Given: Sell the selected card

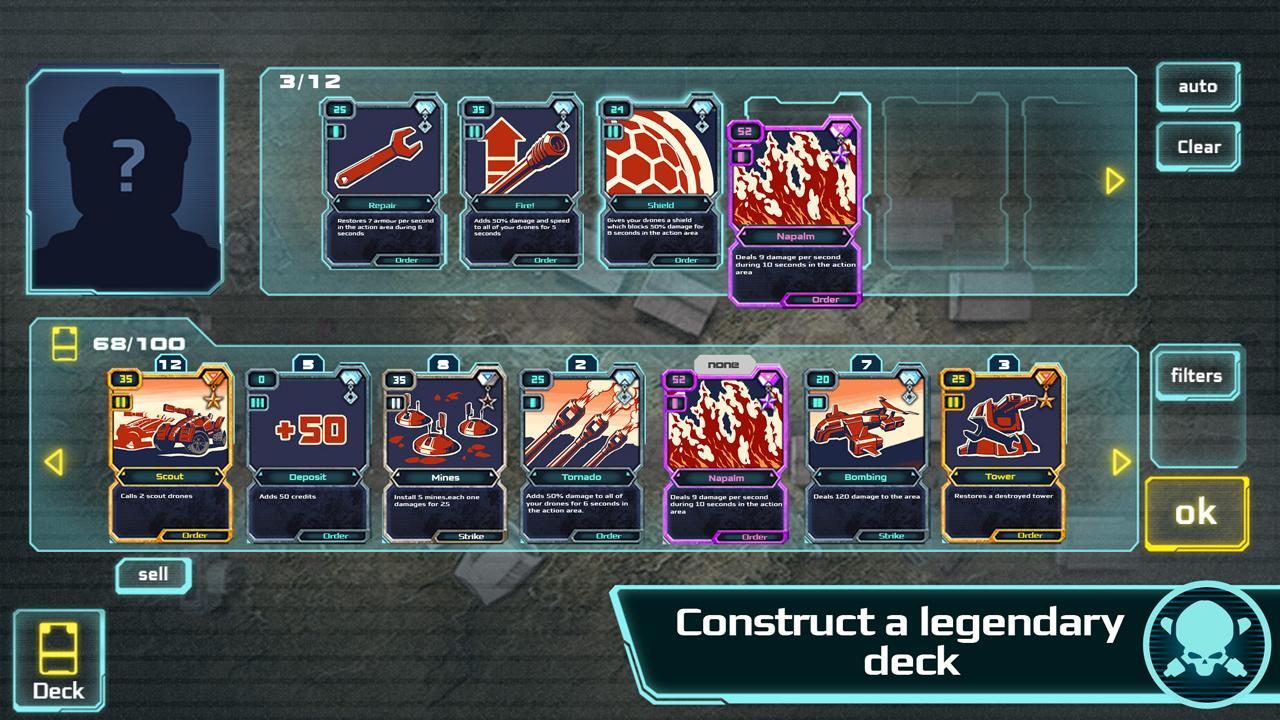Looking at the screenshot, I should [153, 575].
